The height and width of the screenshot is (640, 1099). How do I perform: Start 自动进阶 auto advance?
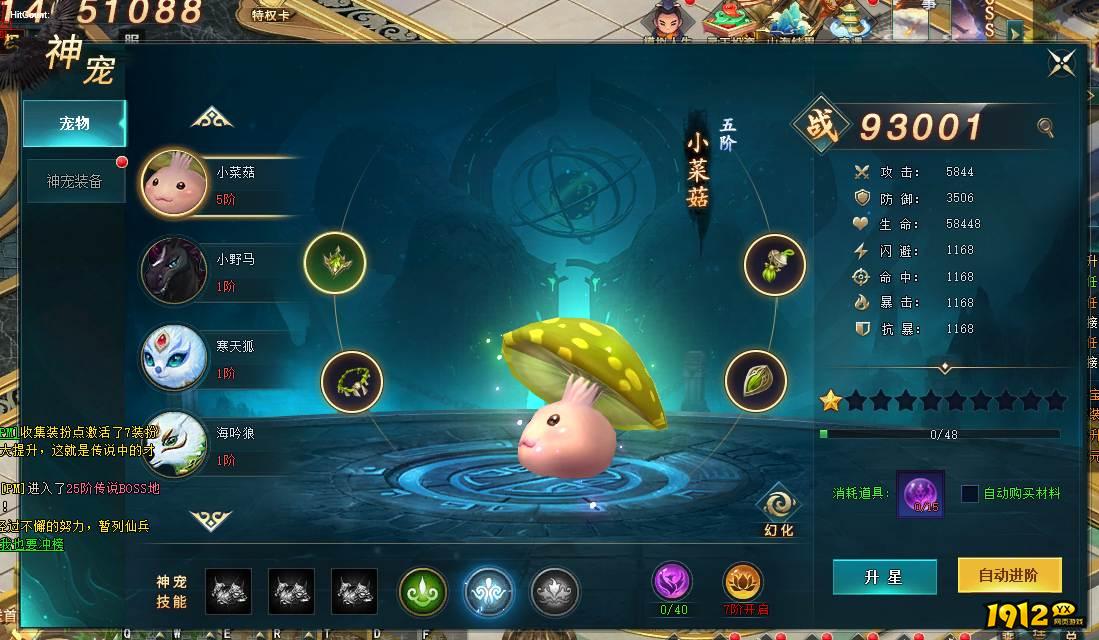[1008, 576]
